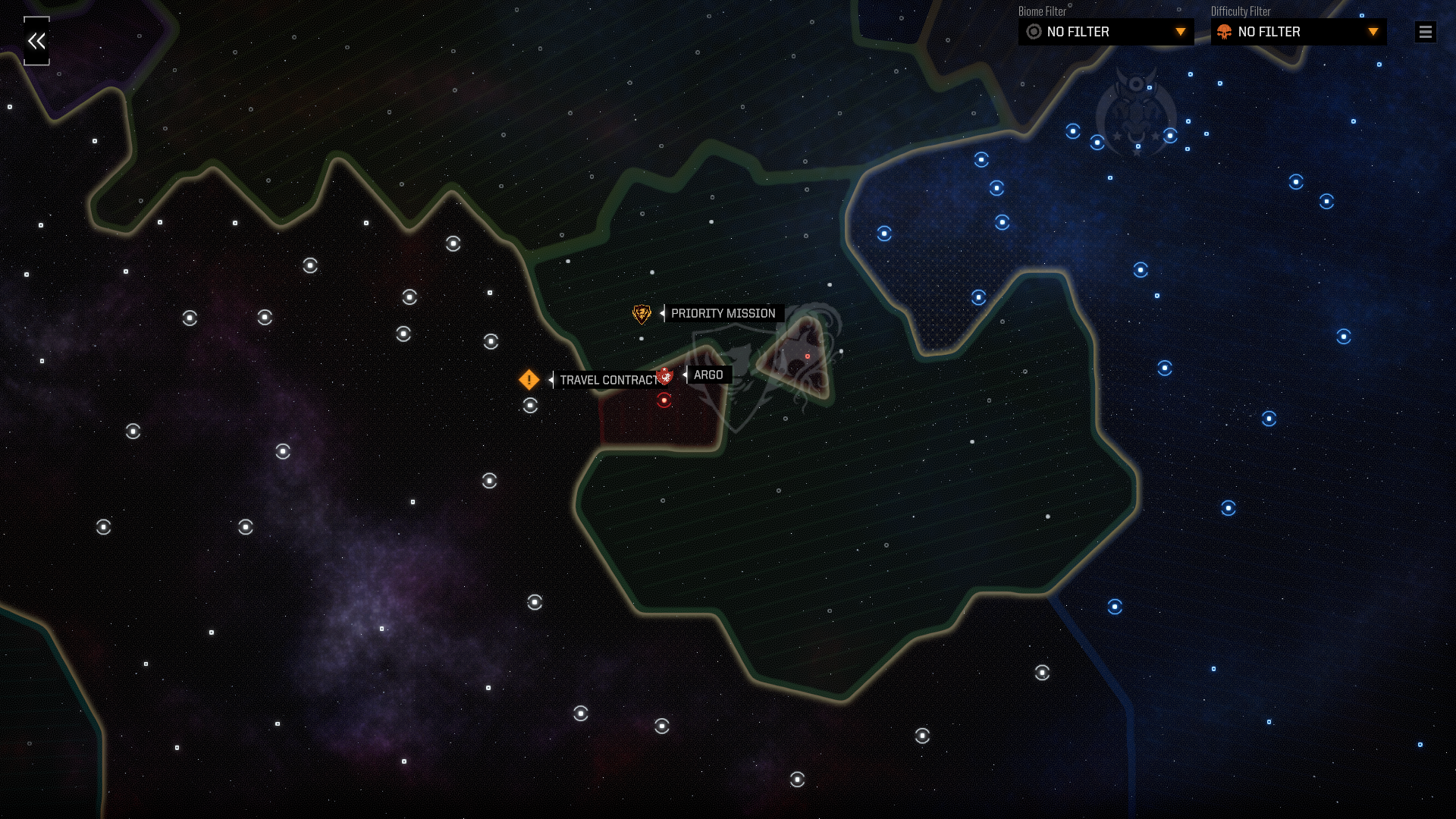Viewport: 1456px width, 819px height.
Task: Collapse the panel with the double-arrow button
Action: 36,41
